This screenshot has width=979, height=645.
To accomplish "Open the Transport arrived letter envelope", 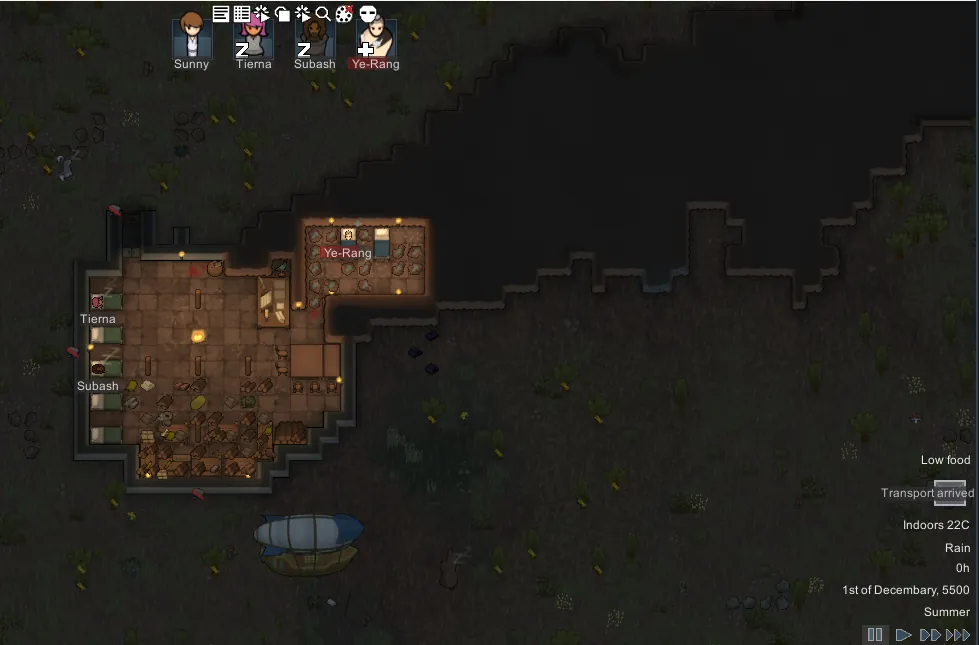I will [x=950, y=492].
